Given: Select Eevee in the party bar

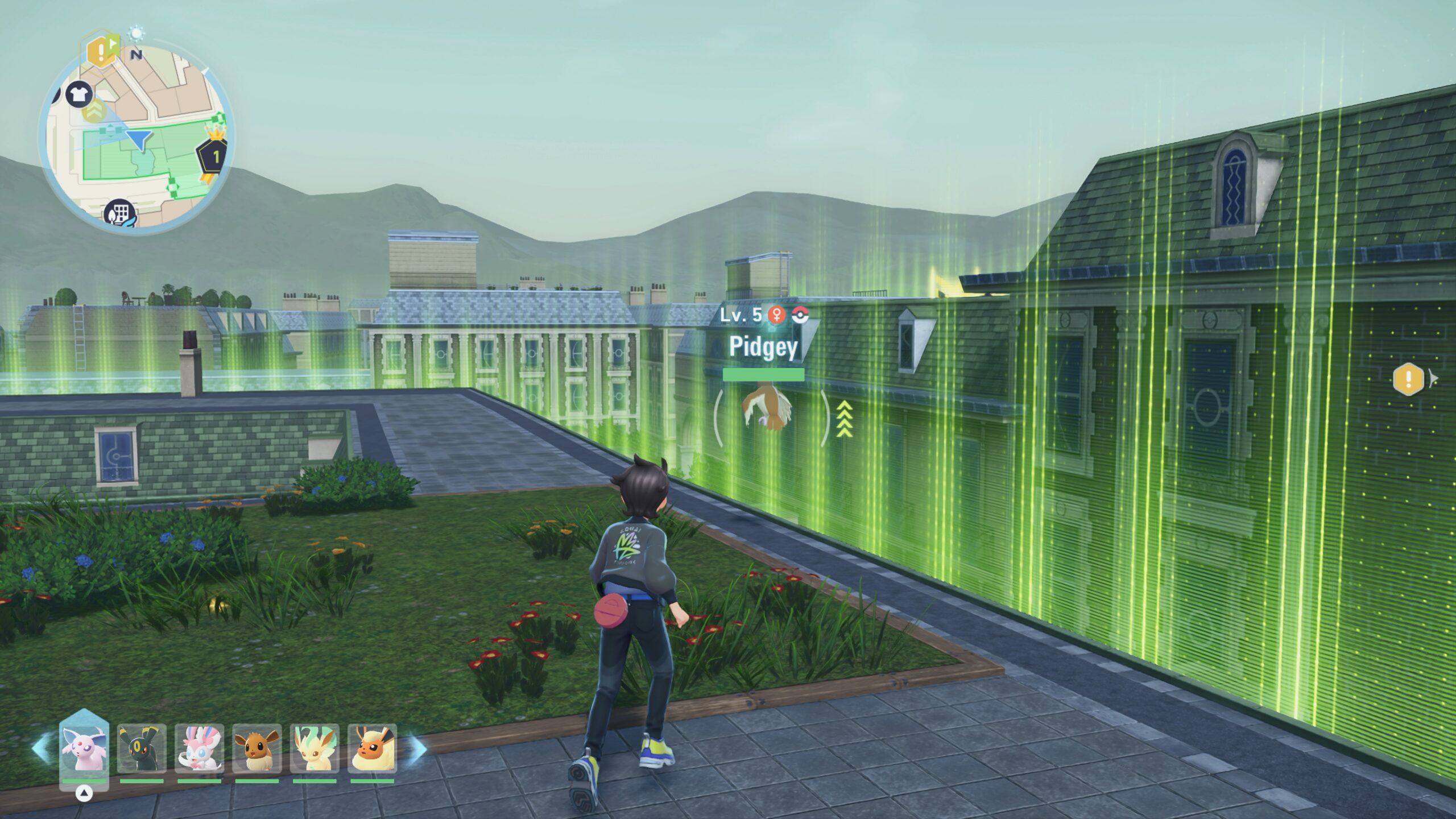Looking at the screenshot, I should 257,748.
